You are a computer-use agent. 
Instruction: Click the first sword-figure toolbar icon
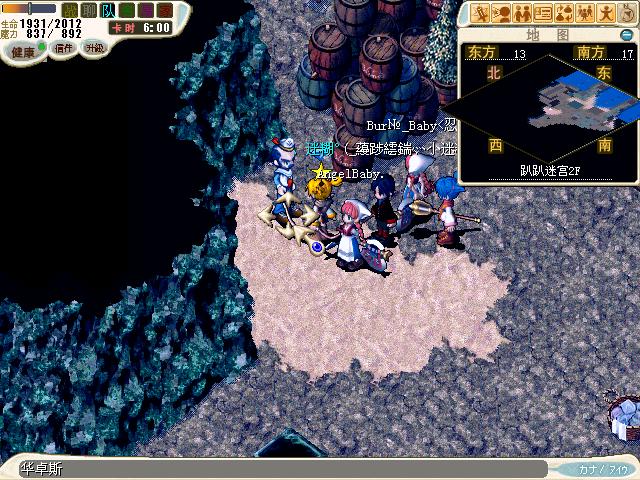(481, 13)
